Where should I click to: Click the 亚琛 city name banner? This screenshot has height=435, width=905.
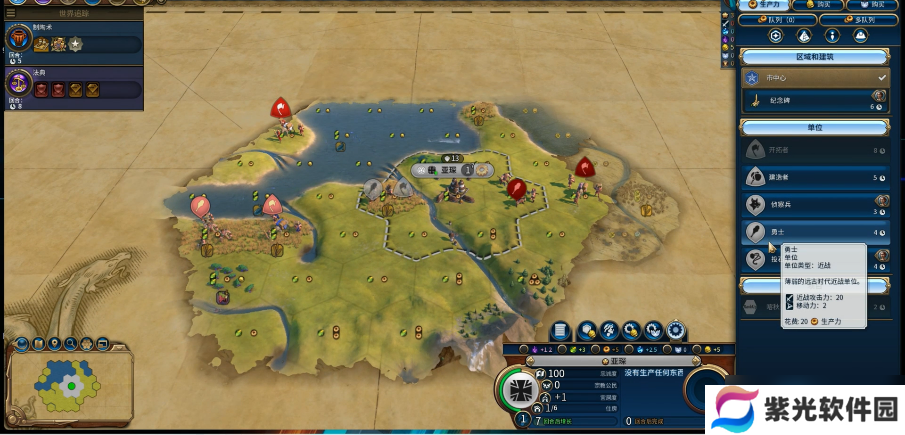pyautogui.click(x=603, y=360)
